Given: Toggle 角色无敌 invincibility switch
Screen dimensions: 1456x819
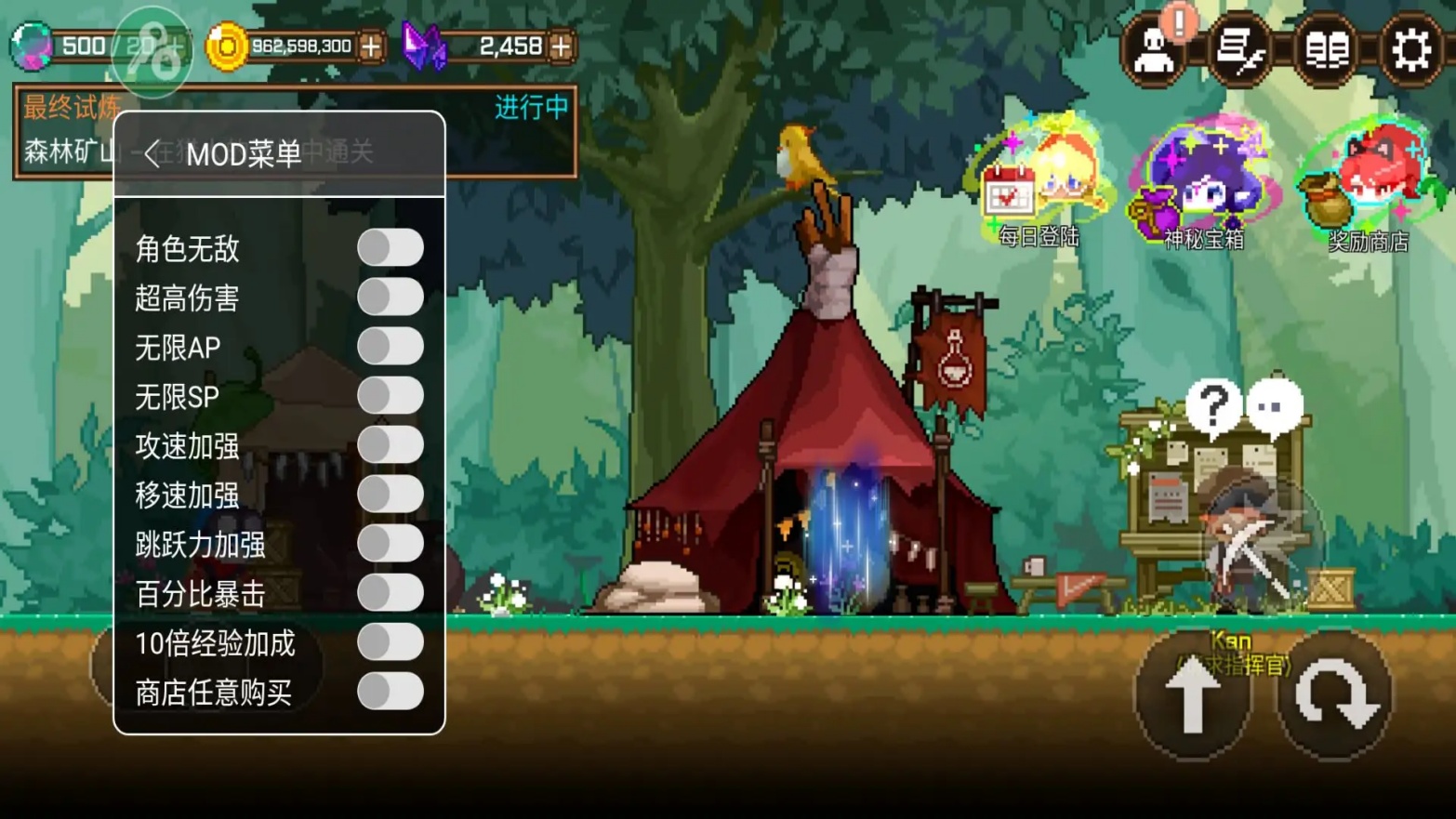Looking at the screenshot, I should coord(390,248).
